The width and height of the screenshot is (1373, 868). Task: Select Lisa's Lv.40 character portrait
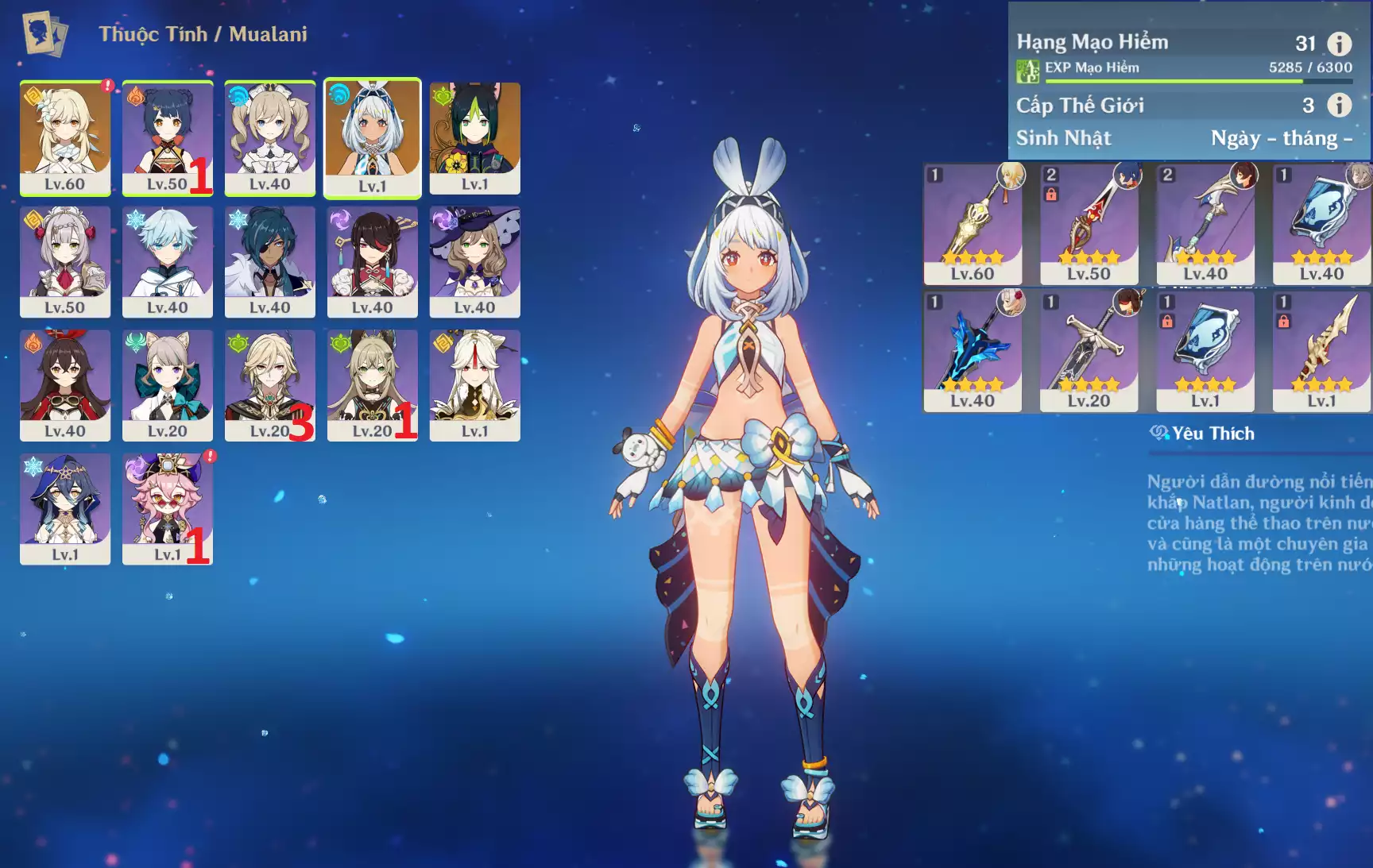click(474, 260)
